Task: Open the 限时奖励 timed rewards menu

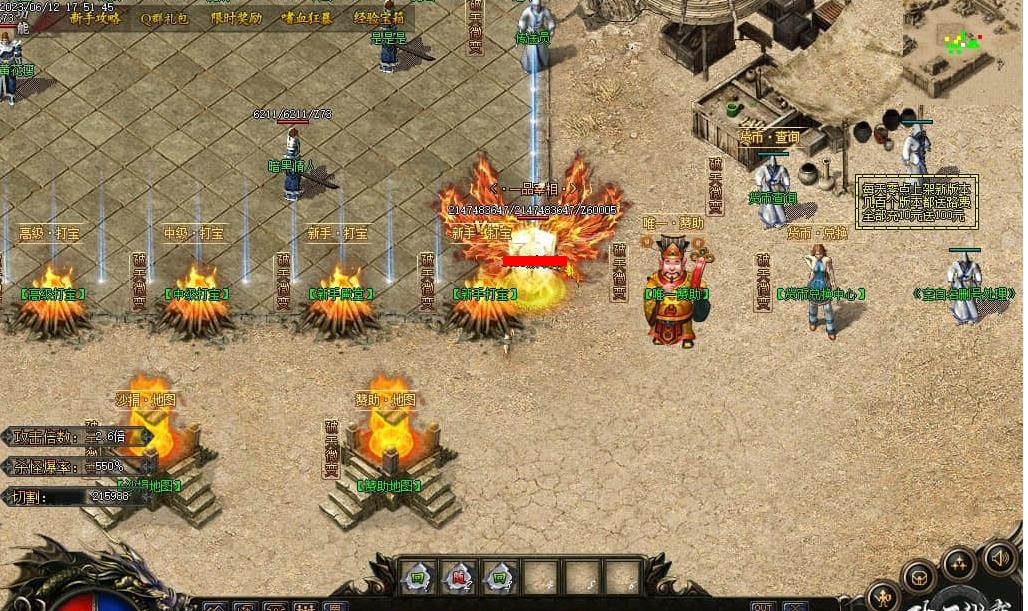Action: (236, 18)
